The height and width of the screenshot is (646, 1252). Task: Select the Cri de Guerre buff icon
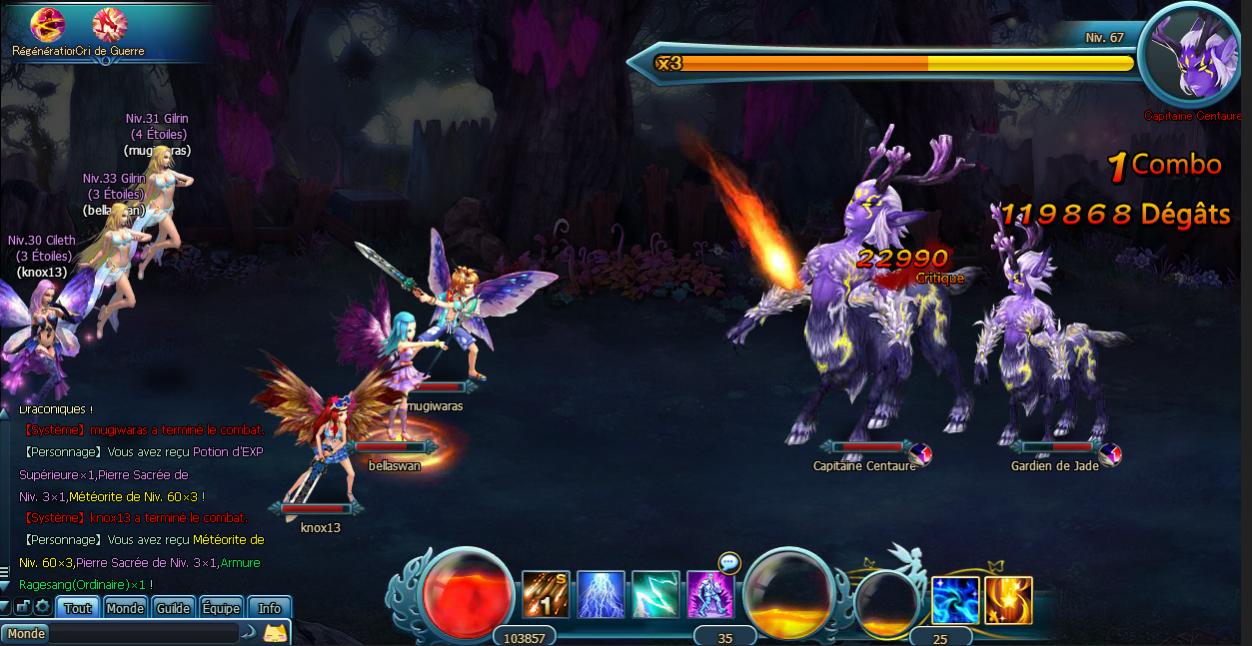[x=109, y=24]
